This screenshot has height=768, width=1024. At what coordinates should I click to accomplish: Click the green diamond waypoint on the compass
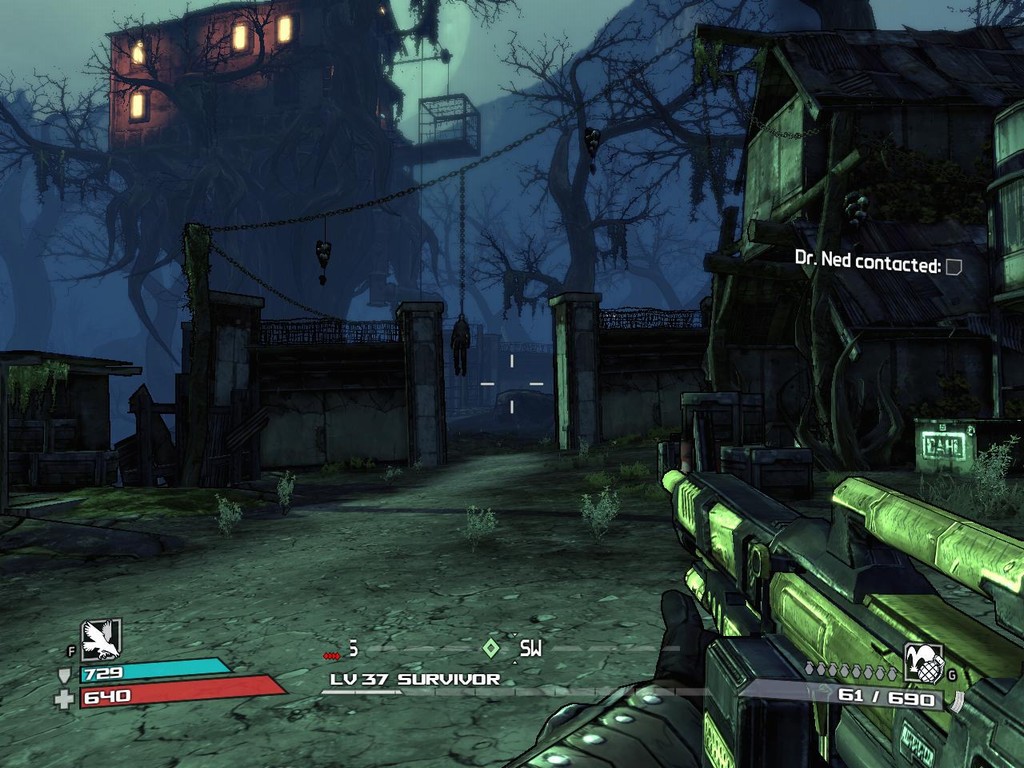(490, 648)
